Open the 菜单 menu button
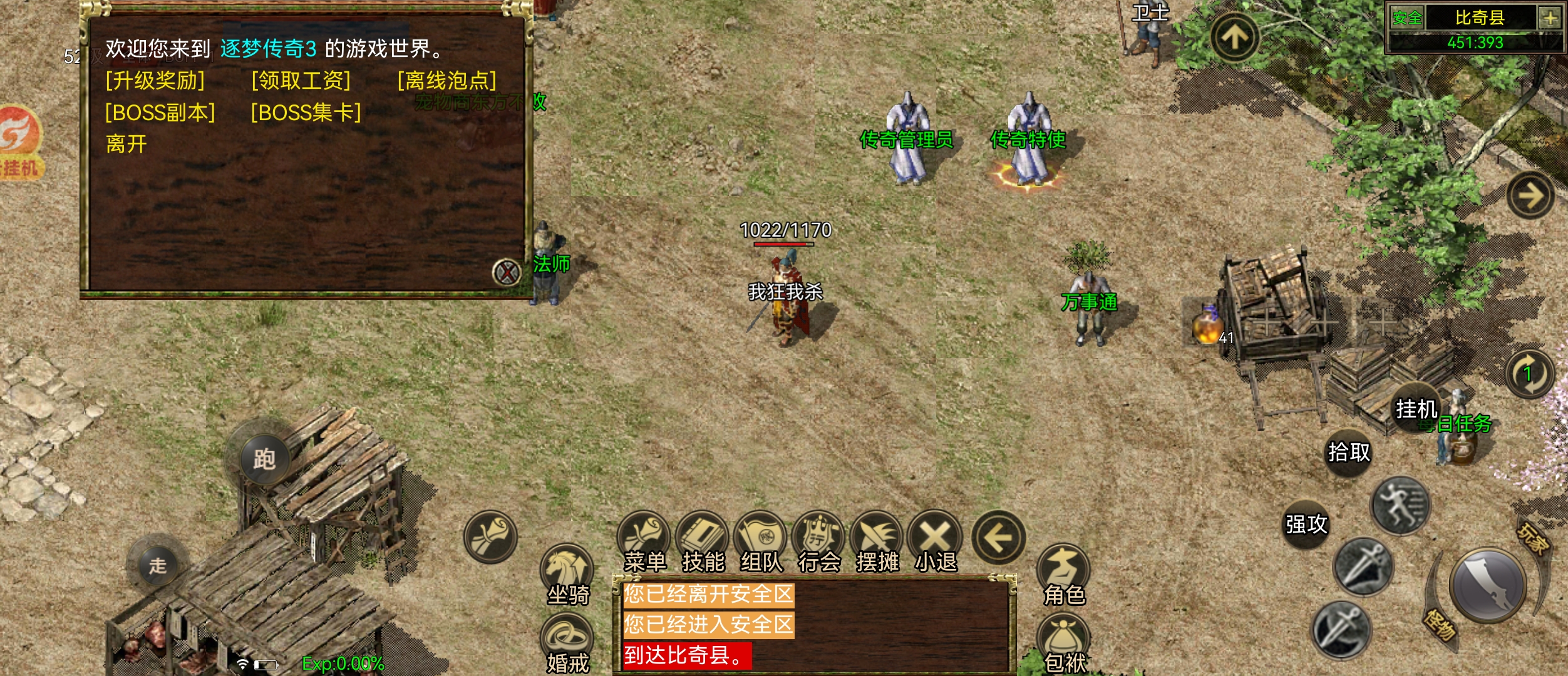This screenshot has height=676, width=1568. point(644,542)
